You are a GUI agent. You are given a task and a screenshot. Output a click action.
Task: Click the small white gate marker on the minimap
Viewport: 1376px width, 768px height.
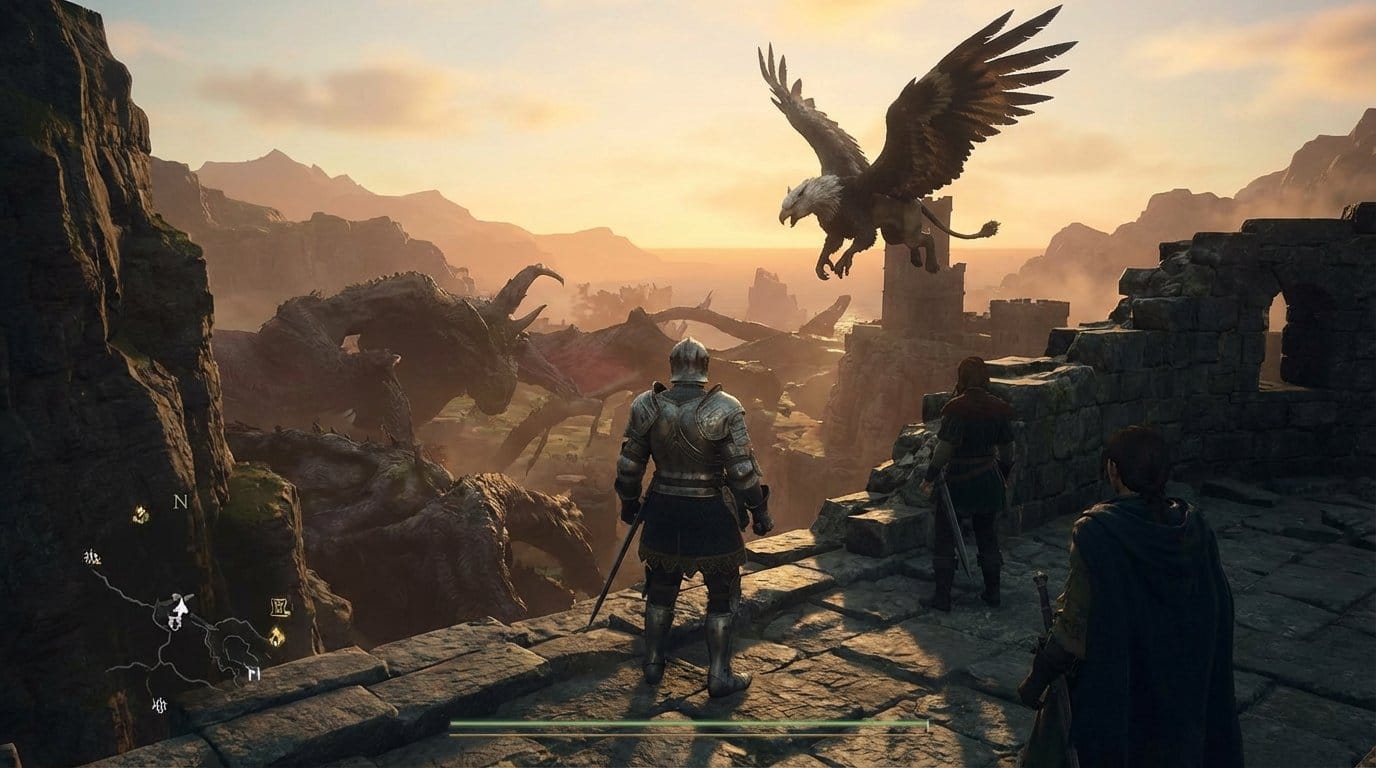click(252, 674)
